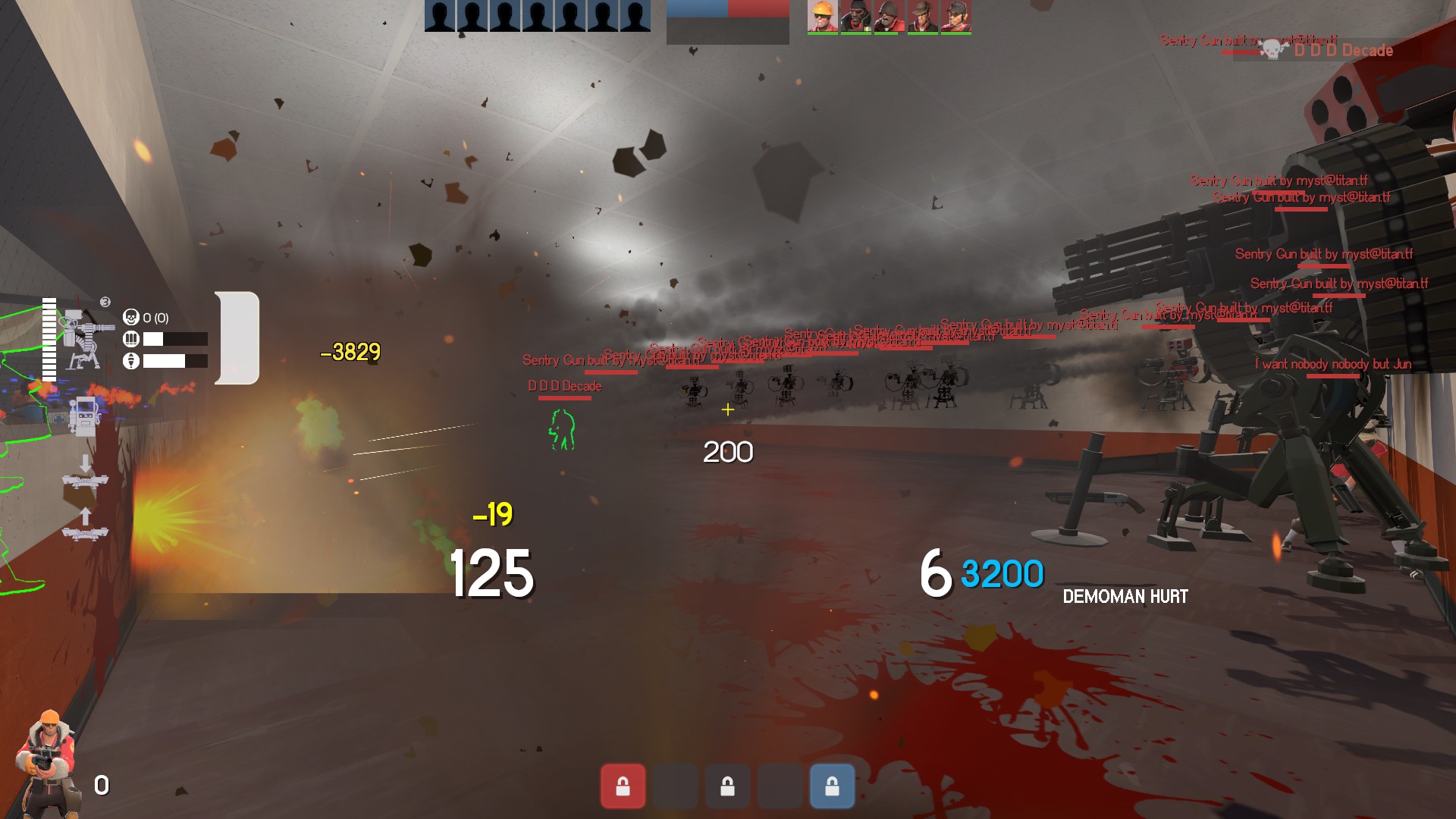The image size is (1456, 819).
Task: Select the blue locked control point icon
Action: tap(832, 786)
